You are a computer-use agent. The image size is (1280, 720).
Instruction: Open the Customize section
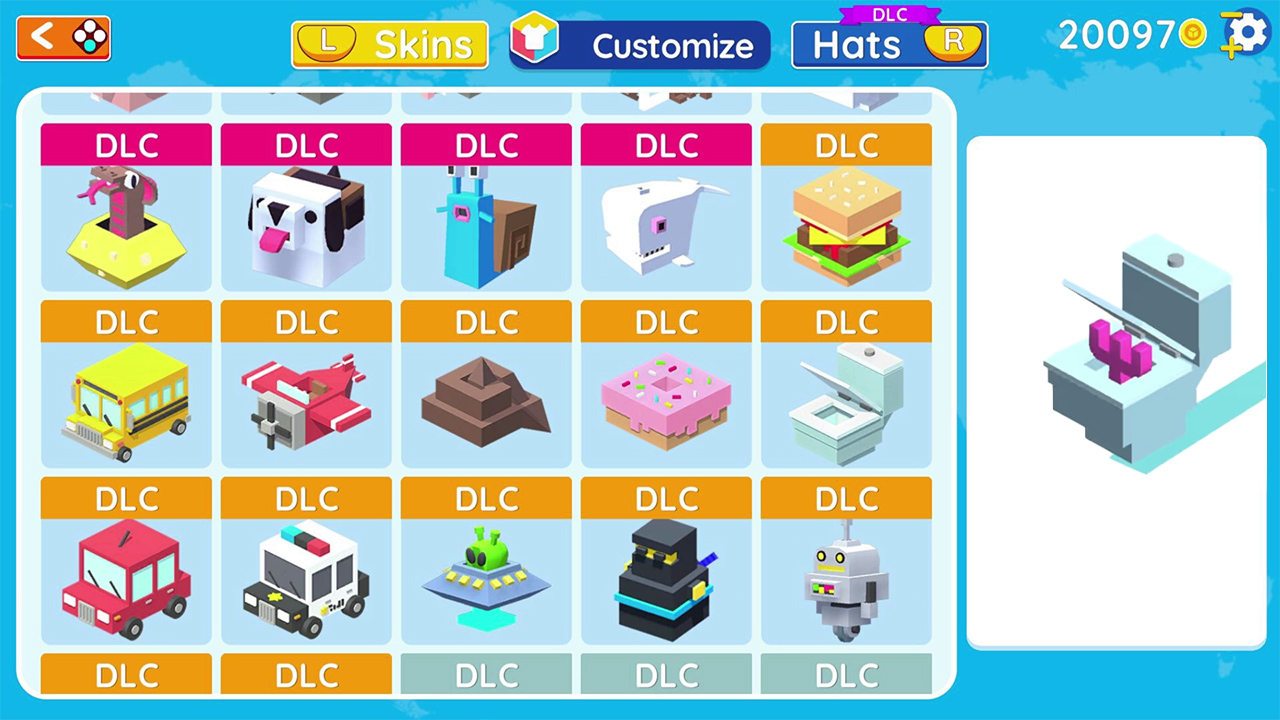pos(640,44)
